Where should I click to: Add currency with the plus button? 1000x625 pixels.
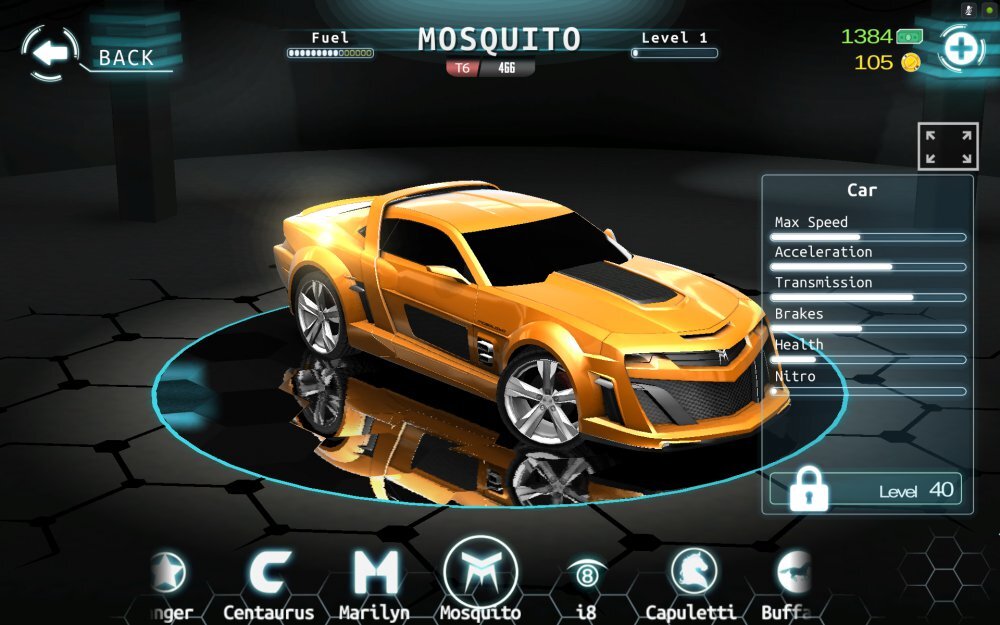(961, 49)
